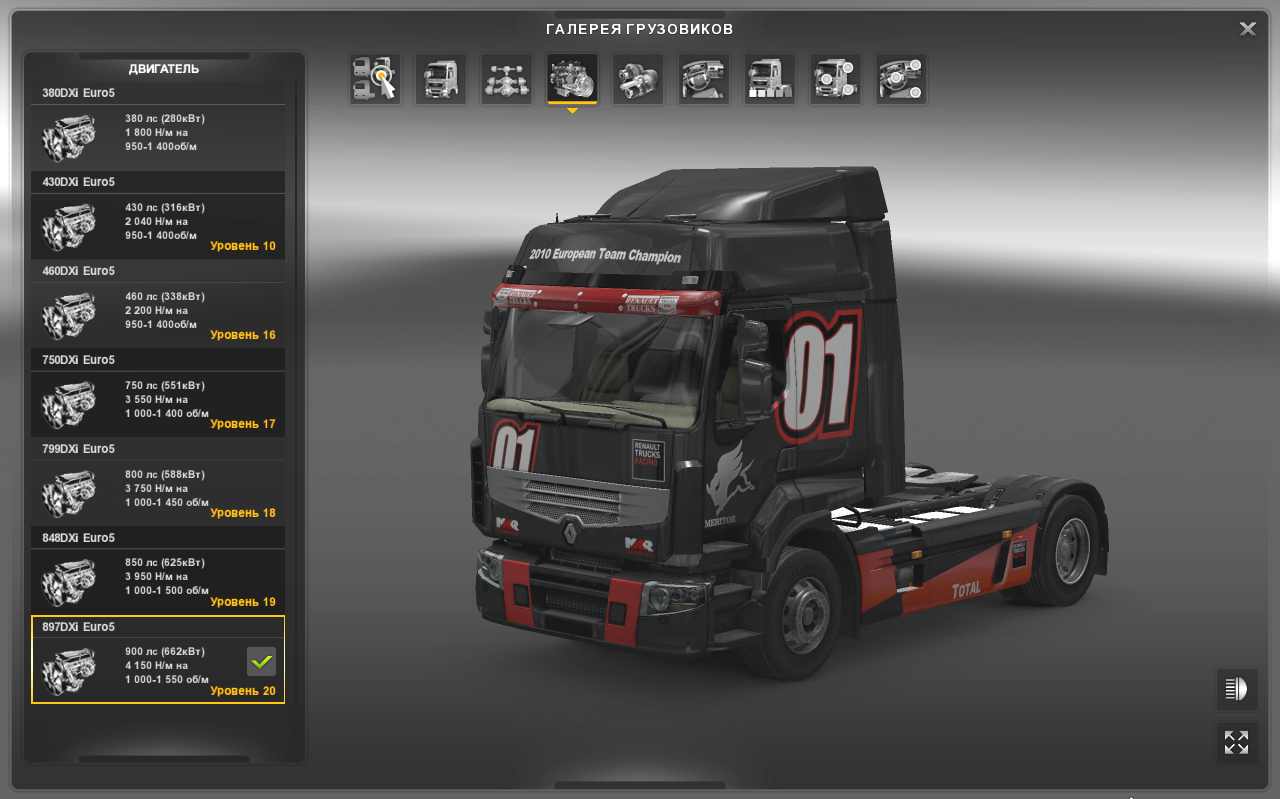Open the truck selection category icon
Image resolution: width=1280 pixels, height=799 pixels.
(373, 78)
